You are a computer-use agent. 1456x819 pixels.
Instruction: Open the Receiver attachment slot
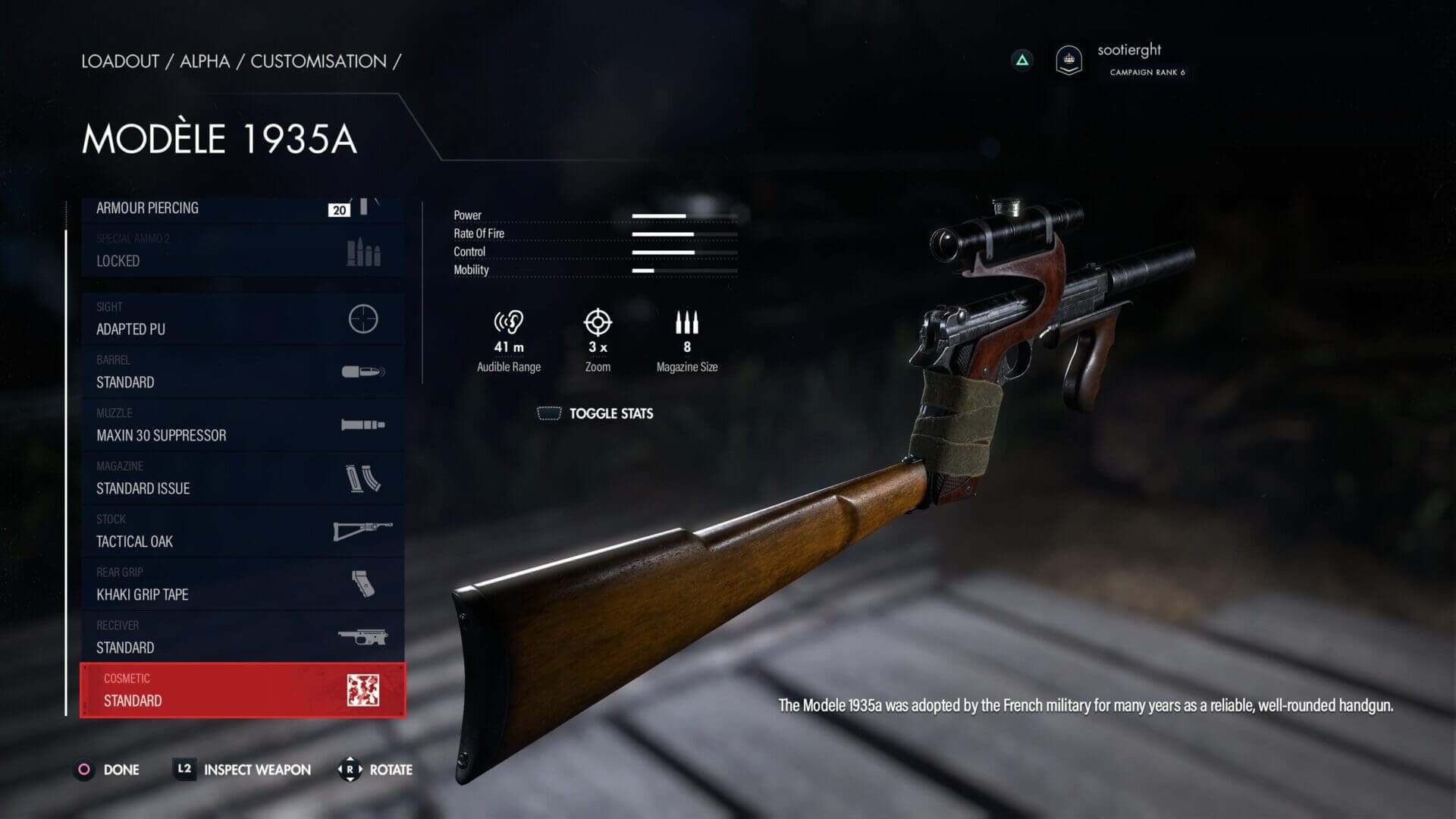pos(241,638)
